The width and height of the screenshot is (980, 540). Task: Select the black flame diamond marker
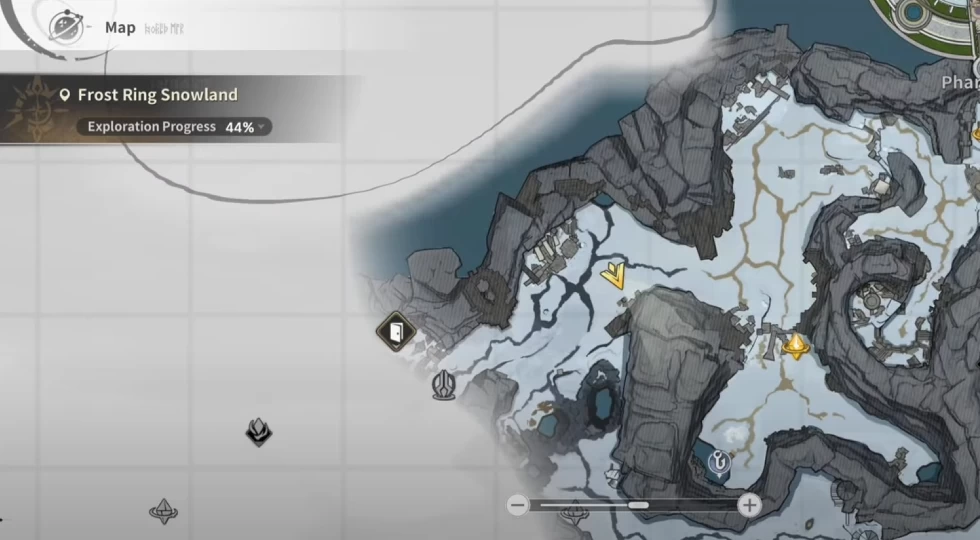point(259,431)
